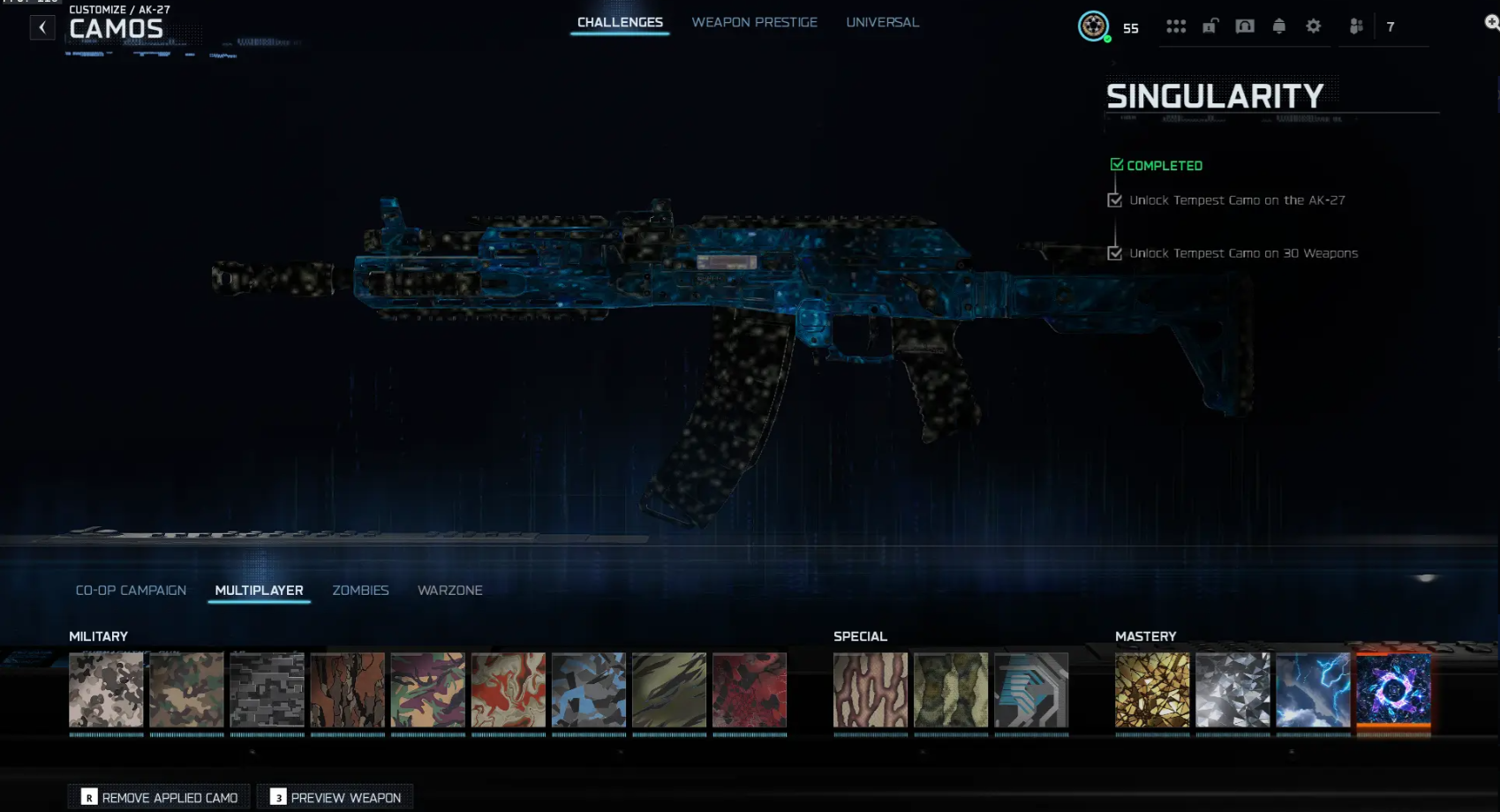This screenshot has width=1500, height=812.
Task: Open the UNIVERSAL challenges tab
Action: point(882,22)
